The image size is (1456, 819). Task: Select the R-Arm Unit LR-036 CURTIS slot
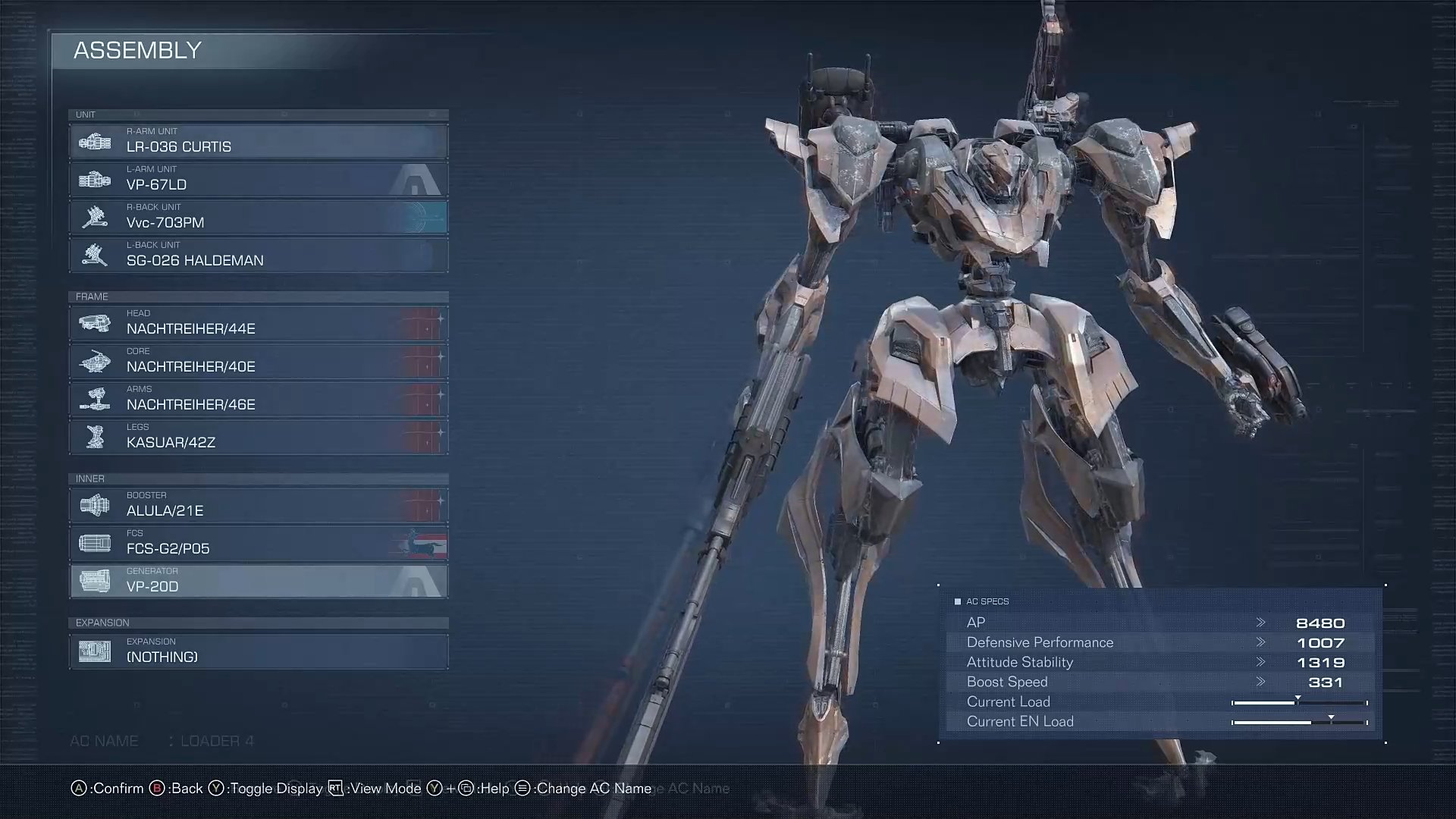[x=258, y=141]
